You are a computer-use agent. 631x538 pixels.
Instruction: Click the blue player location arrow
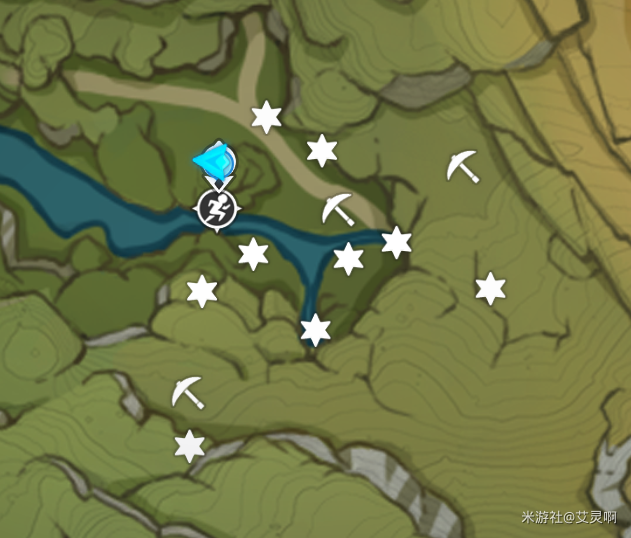216,160
